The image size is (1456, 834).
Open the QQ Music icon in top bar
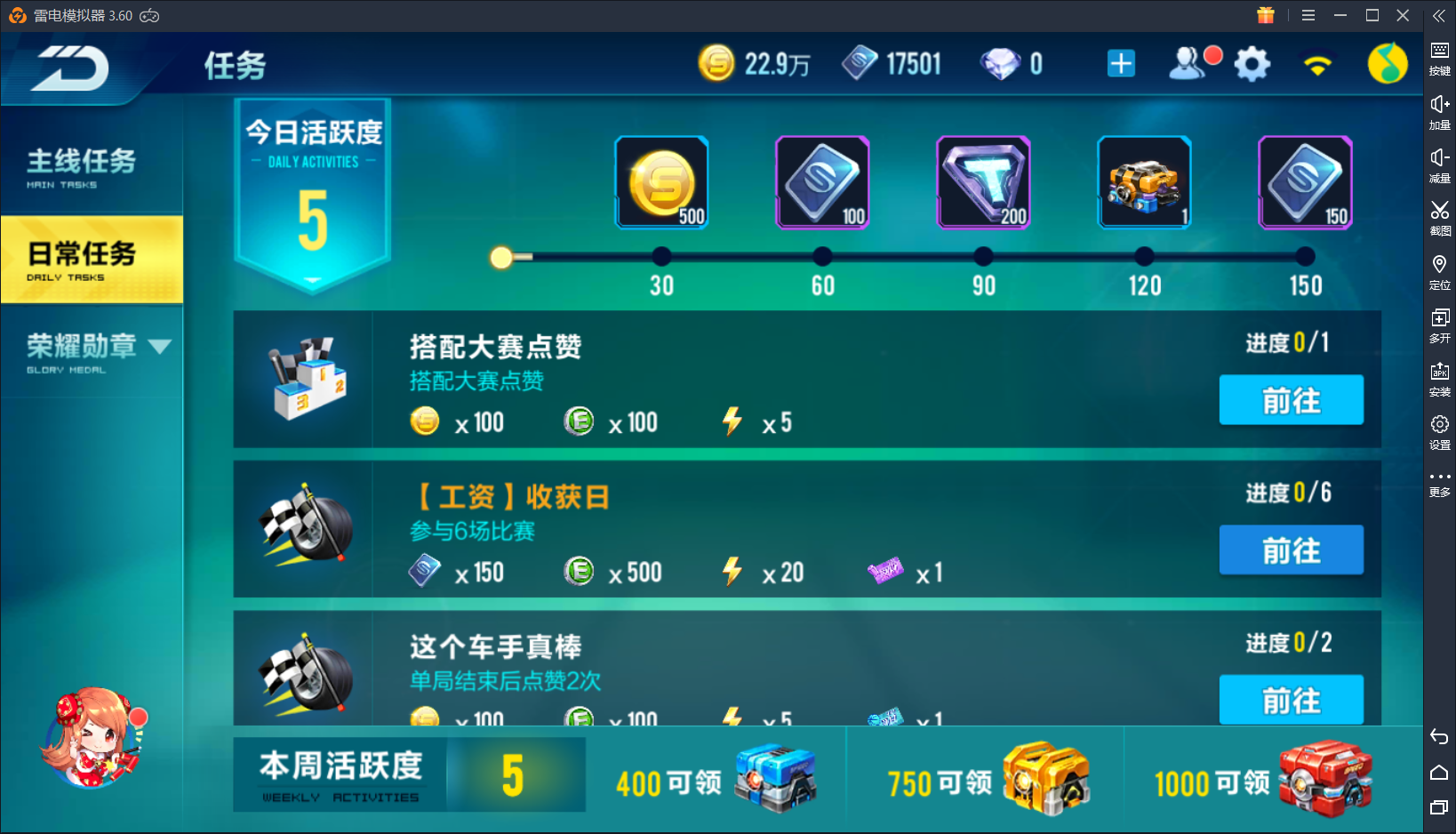click(1388, 62)
